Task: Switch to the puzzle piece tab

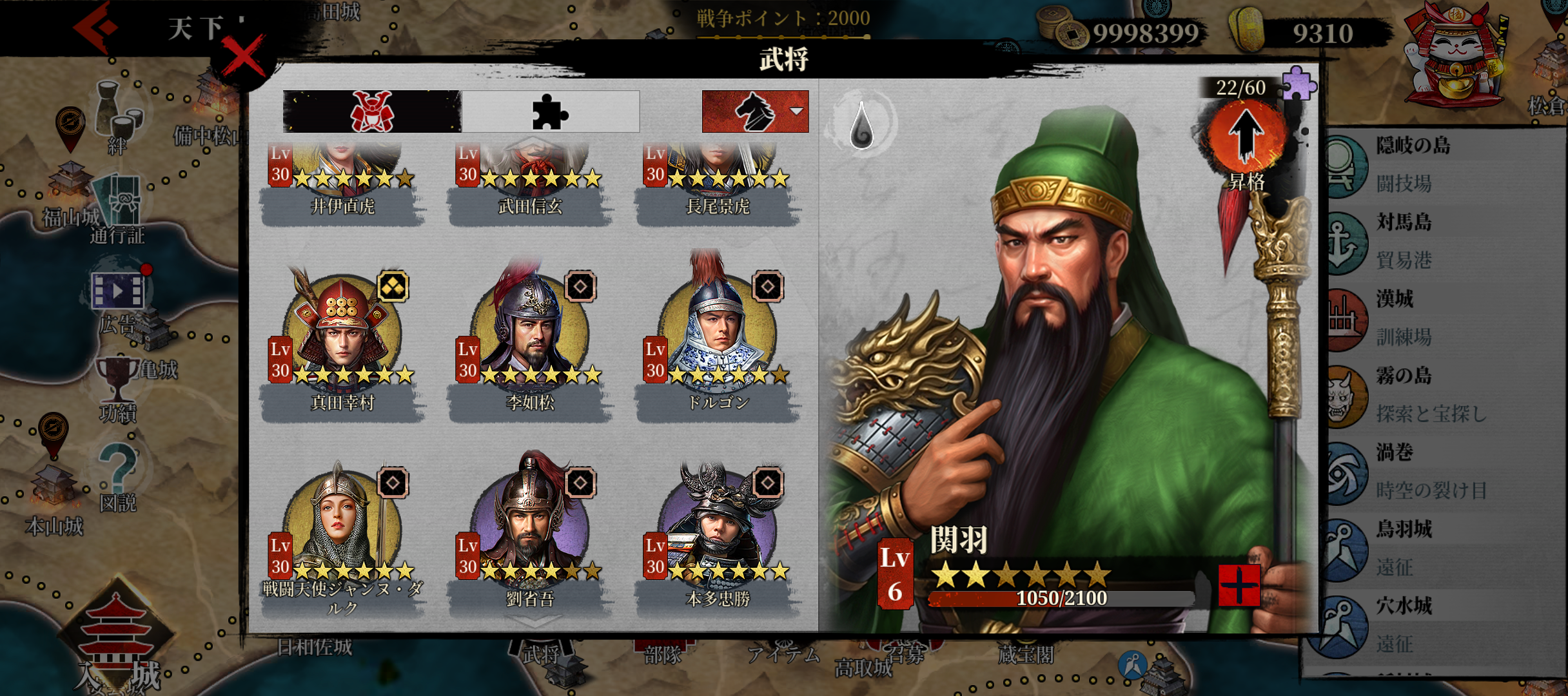Action: click(x=550, y=111)
